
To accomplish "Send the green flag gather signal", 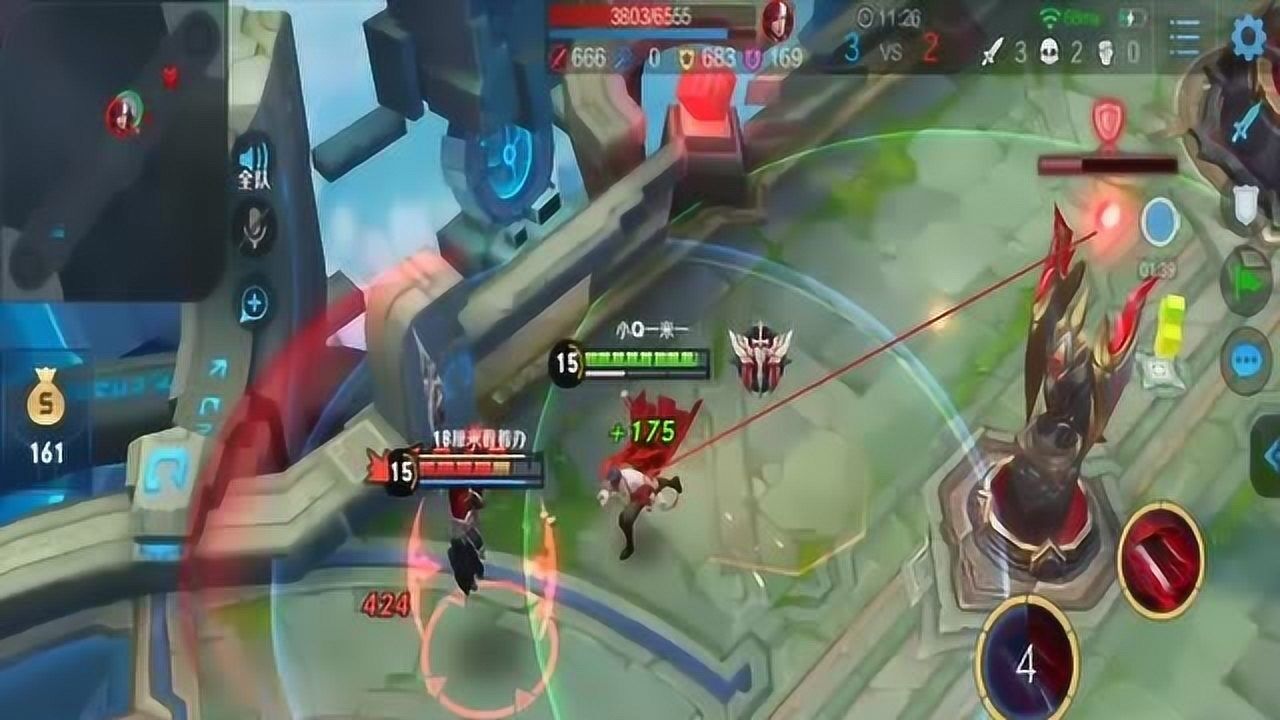I will 1246,282.
